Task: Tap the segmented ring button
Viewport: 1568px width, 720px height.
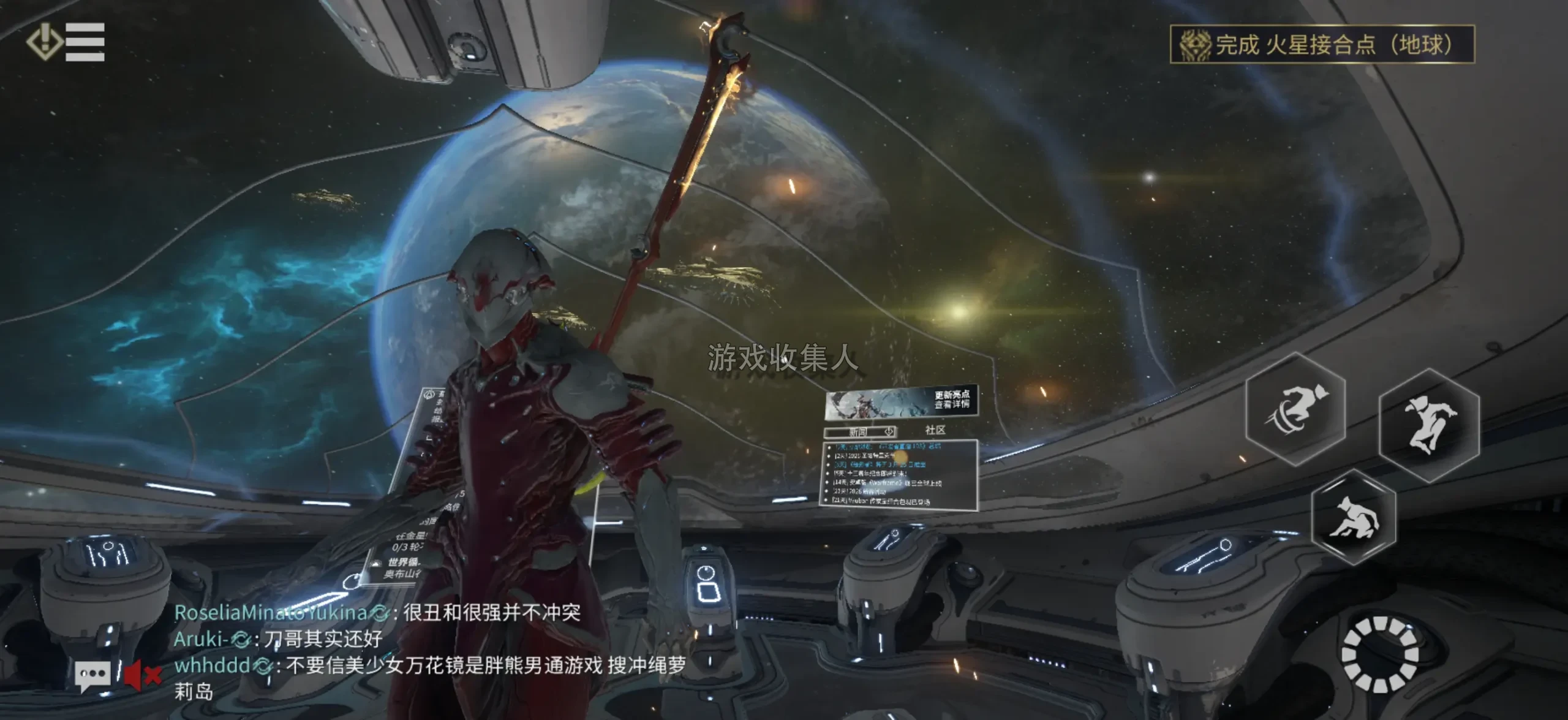Action: point(1379,654)
